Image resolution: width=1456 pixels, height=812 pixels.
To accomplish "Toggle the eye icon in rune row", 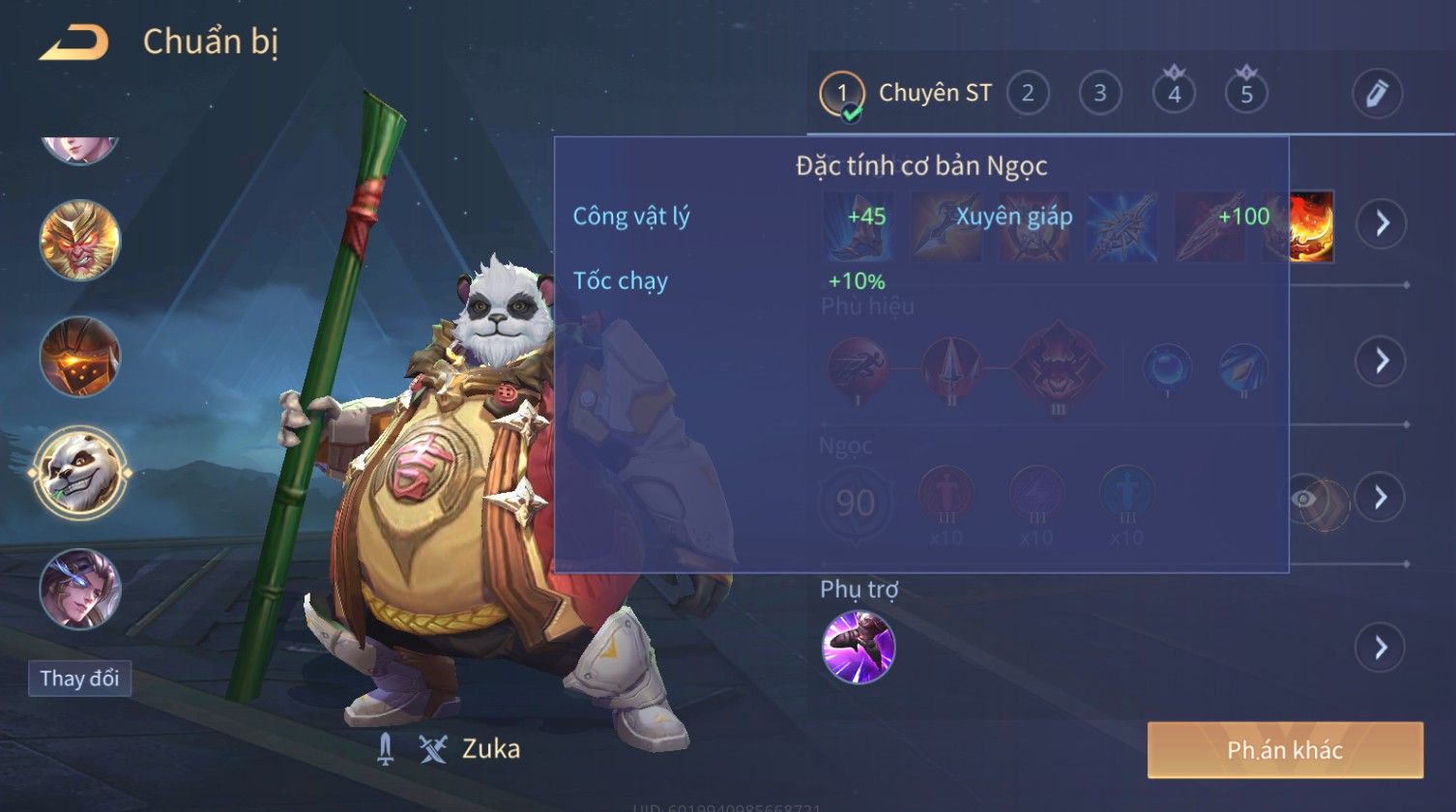I will (x=1304, y=499).
